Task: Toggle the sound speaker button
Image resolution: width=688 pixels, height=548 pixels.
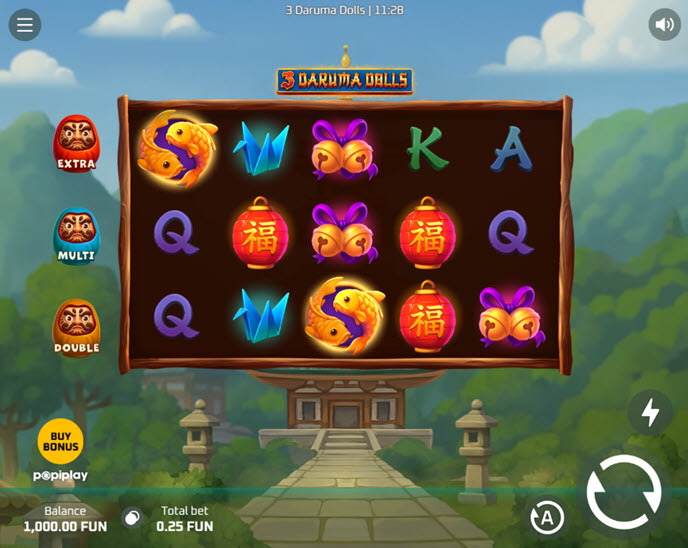Action: point(664,24)
